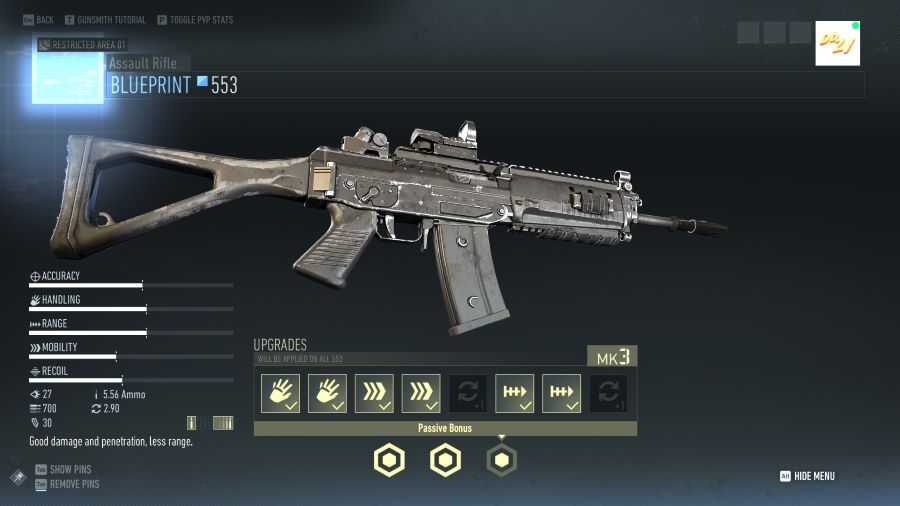Viewport: 900px width, 506px height.
Task: Click the MK3 upgrade tier badge
Action: tap(611, 356)
